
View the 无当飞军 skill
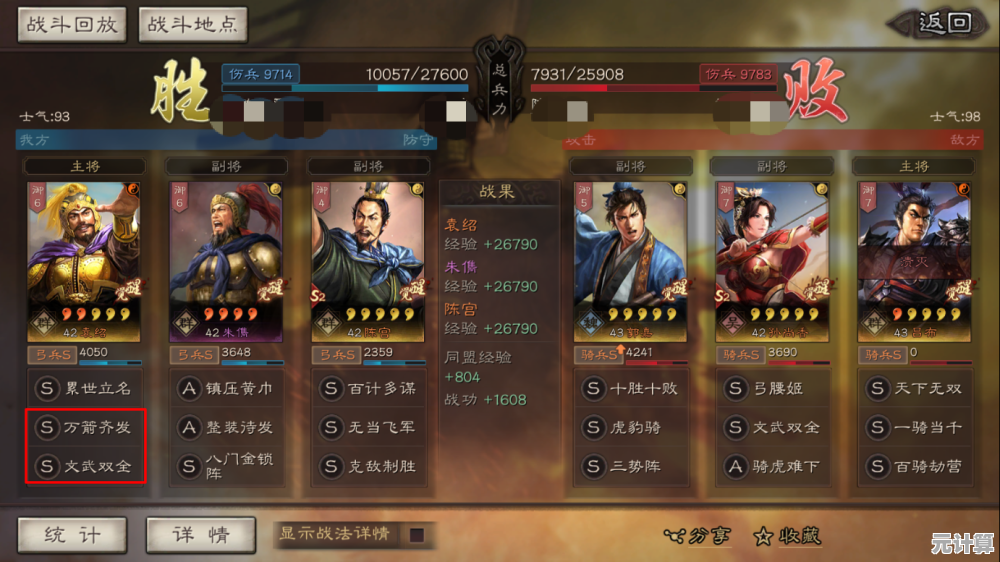tap(368, 427)
